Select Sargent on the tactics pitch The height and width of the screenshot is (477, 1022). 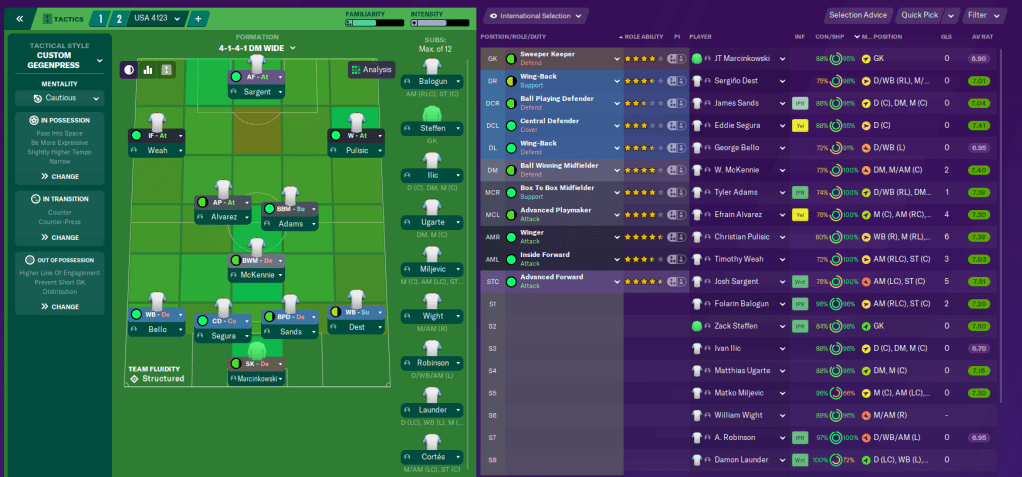pos(257,92)
